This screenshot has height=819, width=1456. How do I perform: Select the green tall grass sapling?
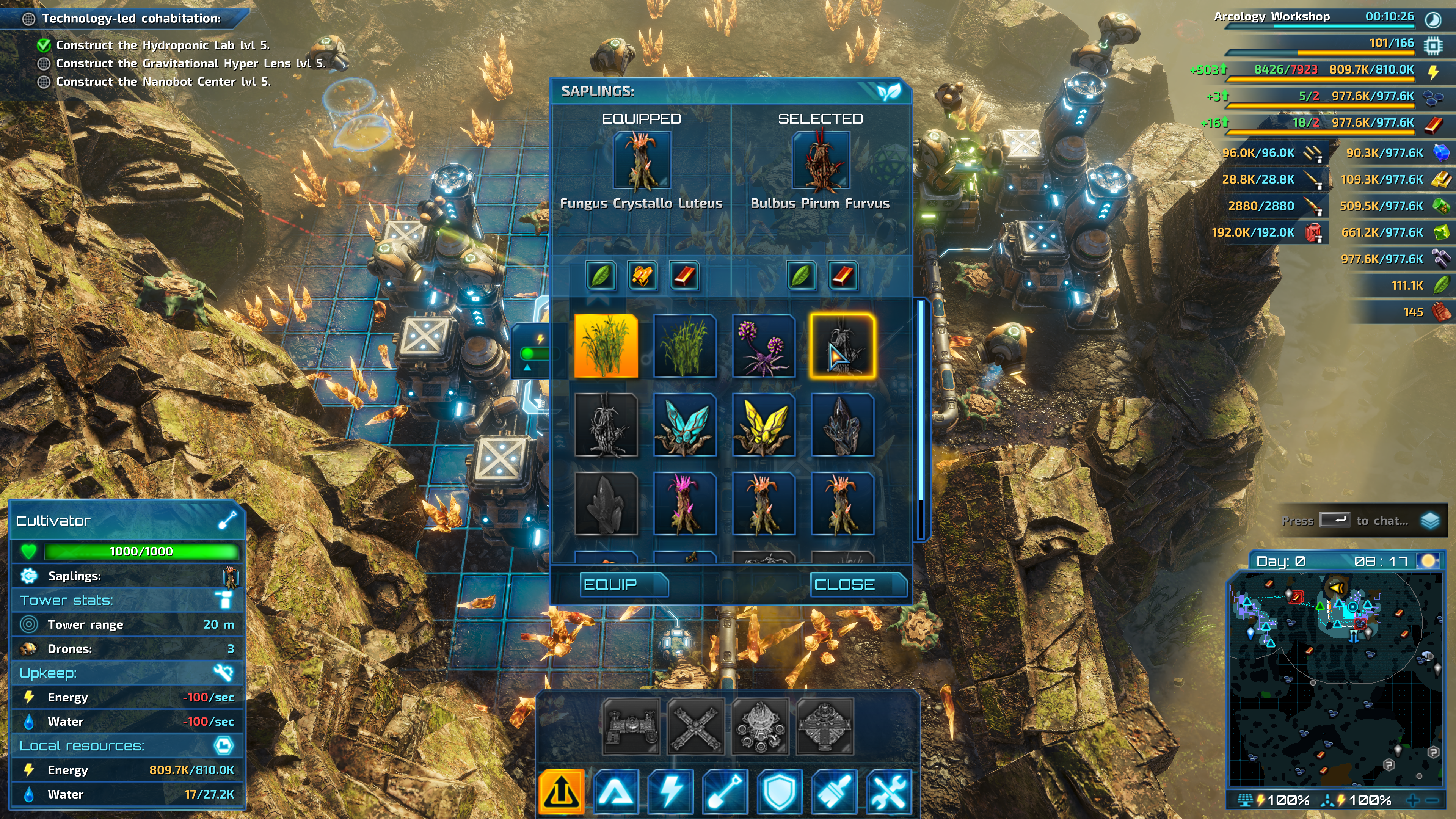click(684, 346)
